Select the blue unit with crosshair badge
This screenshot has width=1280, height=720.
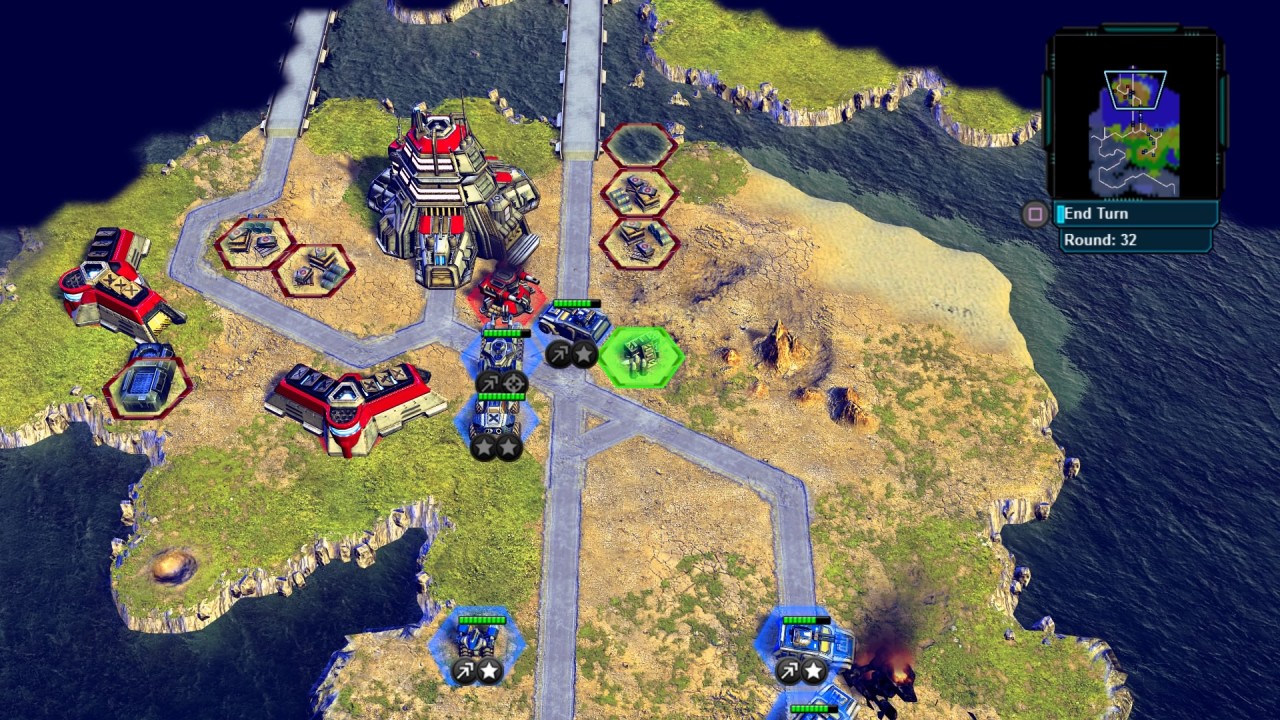501,354
